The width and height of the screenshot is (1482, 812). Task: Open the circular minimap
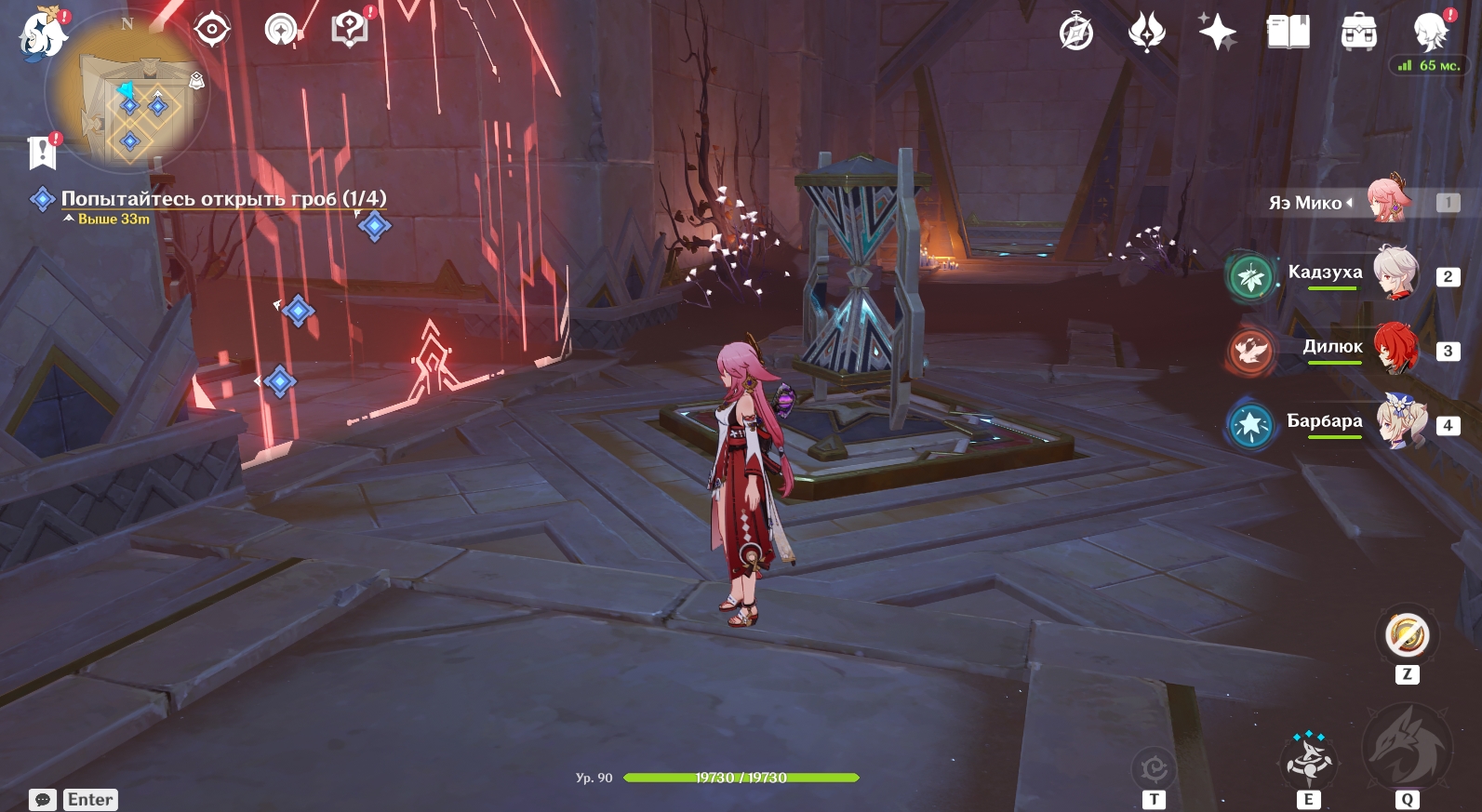click(127, 94)
